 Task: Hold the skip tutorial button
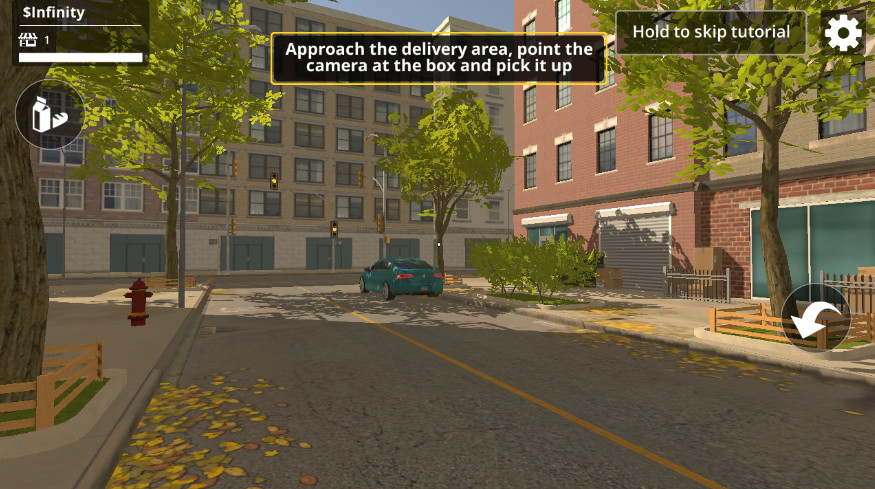pos(710,32)
